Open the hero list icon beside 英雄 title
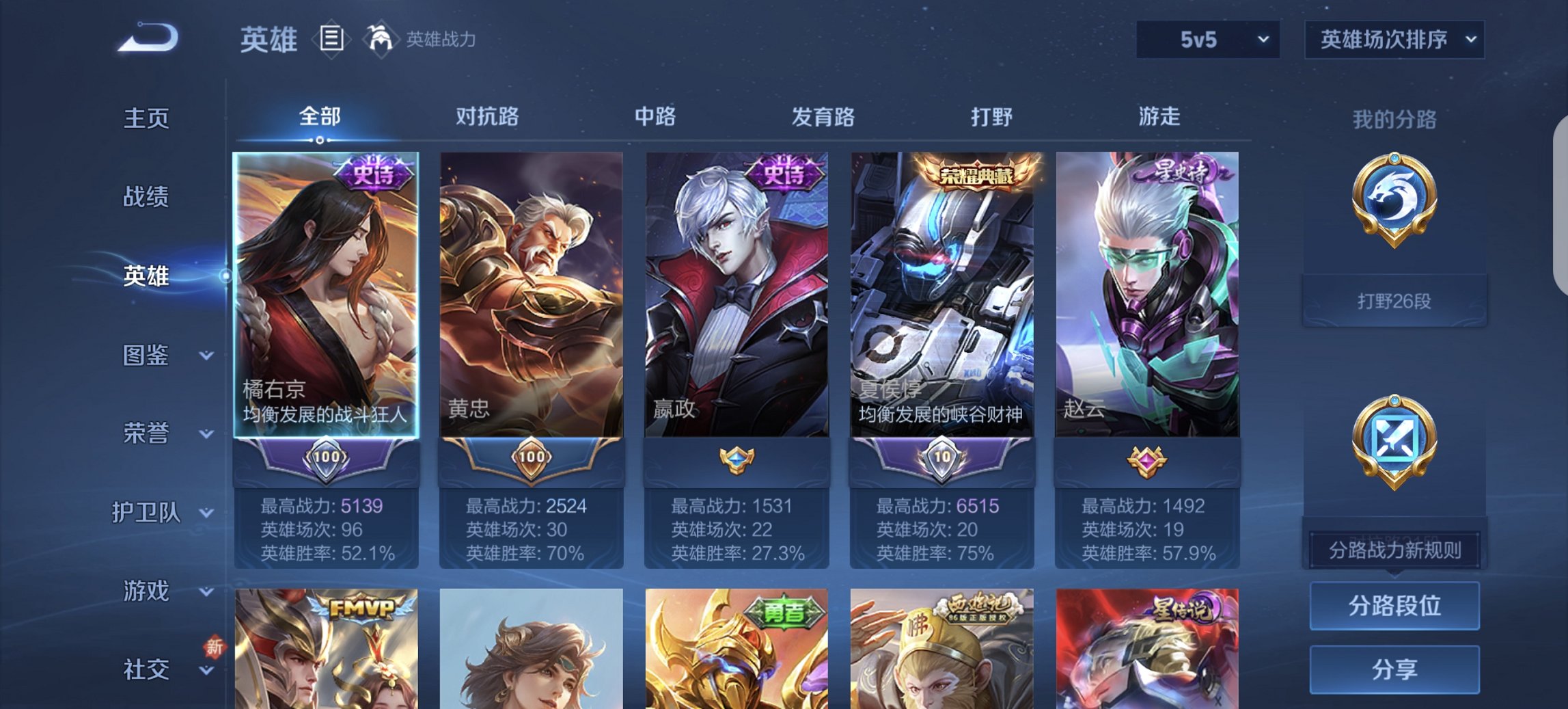 coord(331,40)
